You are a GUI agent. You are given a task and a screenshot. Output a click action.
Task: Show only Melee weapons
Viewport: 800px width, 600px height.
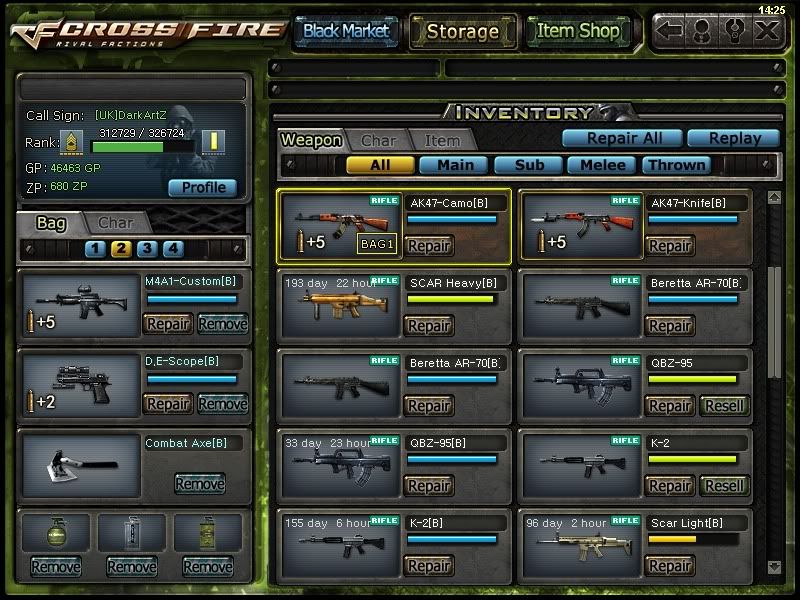(602, 165)
